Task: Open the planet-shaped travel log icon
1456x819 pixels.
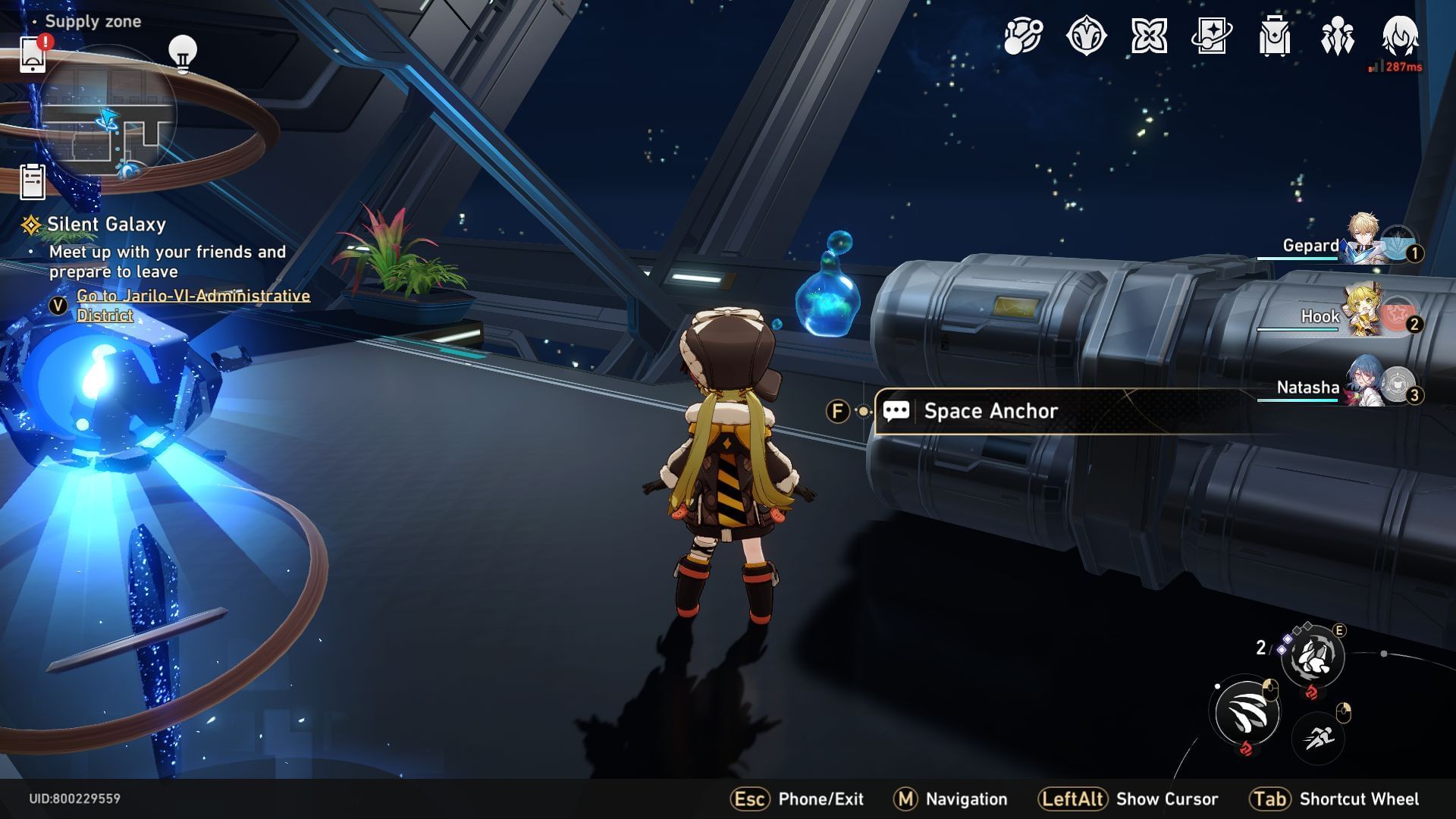Action: [x=1023, y=36]
